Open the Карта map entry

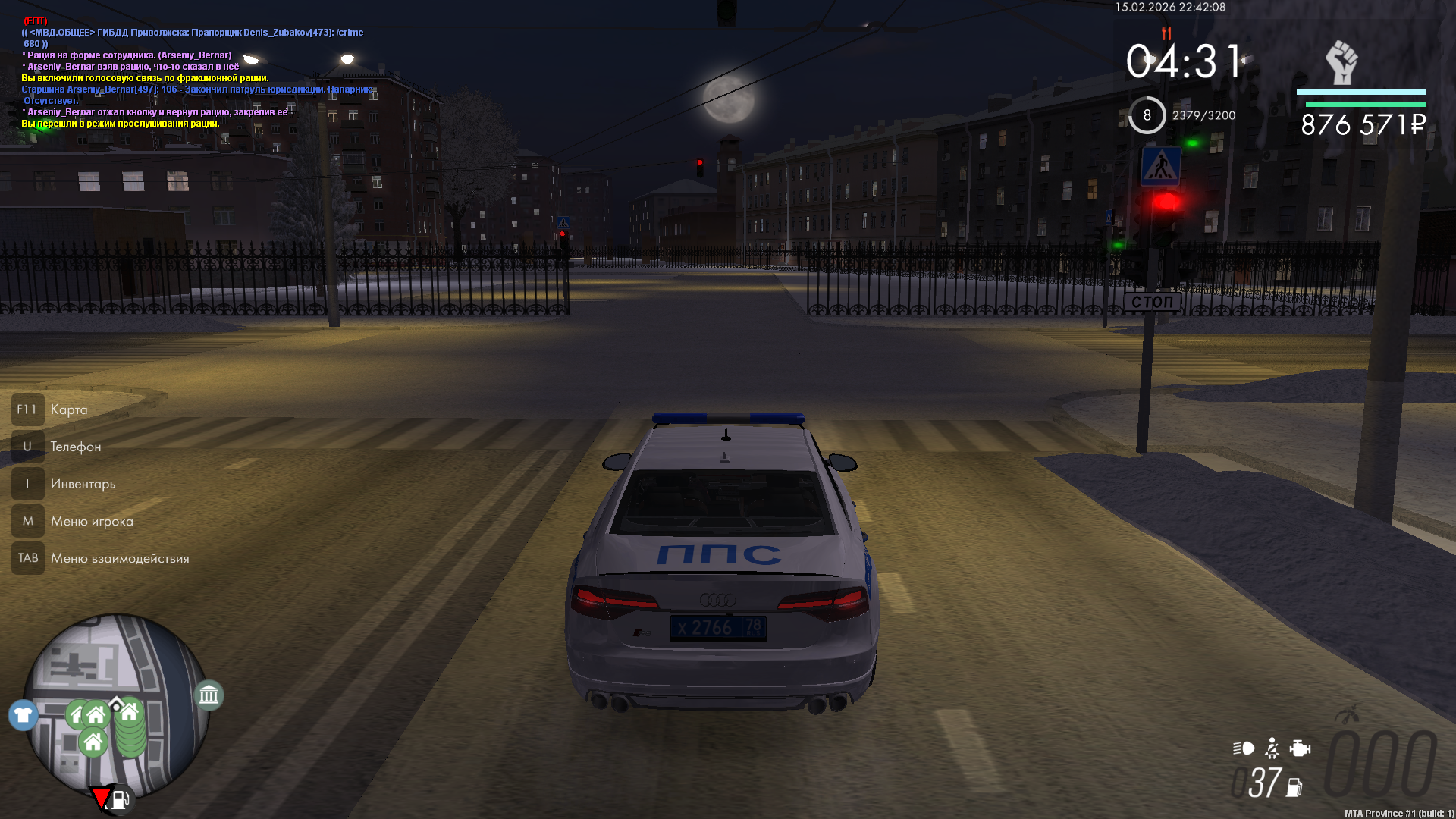(68, 409)
